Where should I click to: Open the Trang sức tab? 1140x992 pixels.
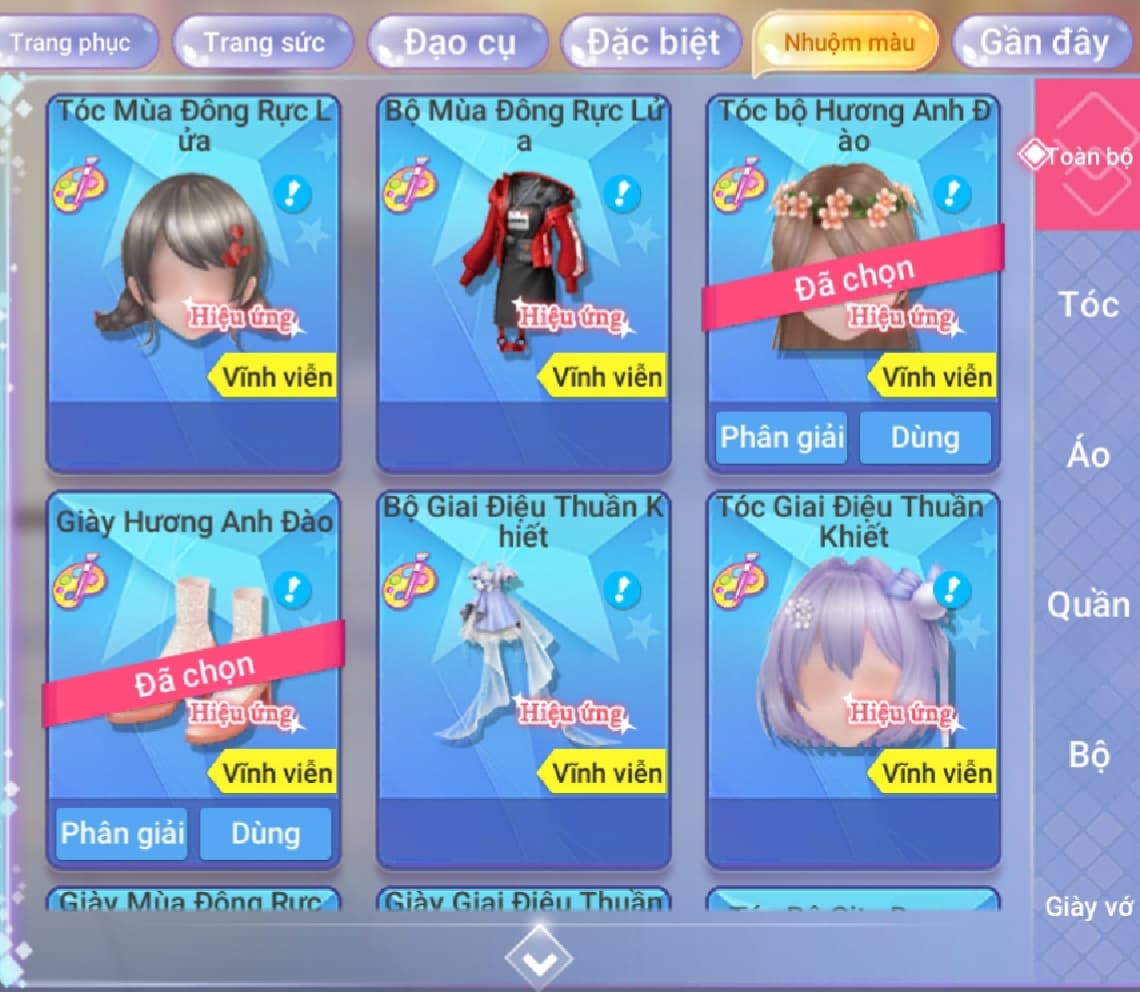tap(263, 44)
